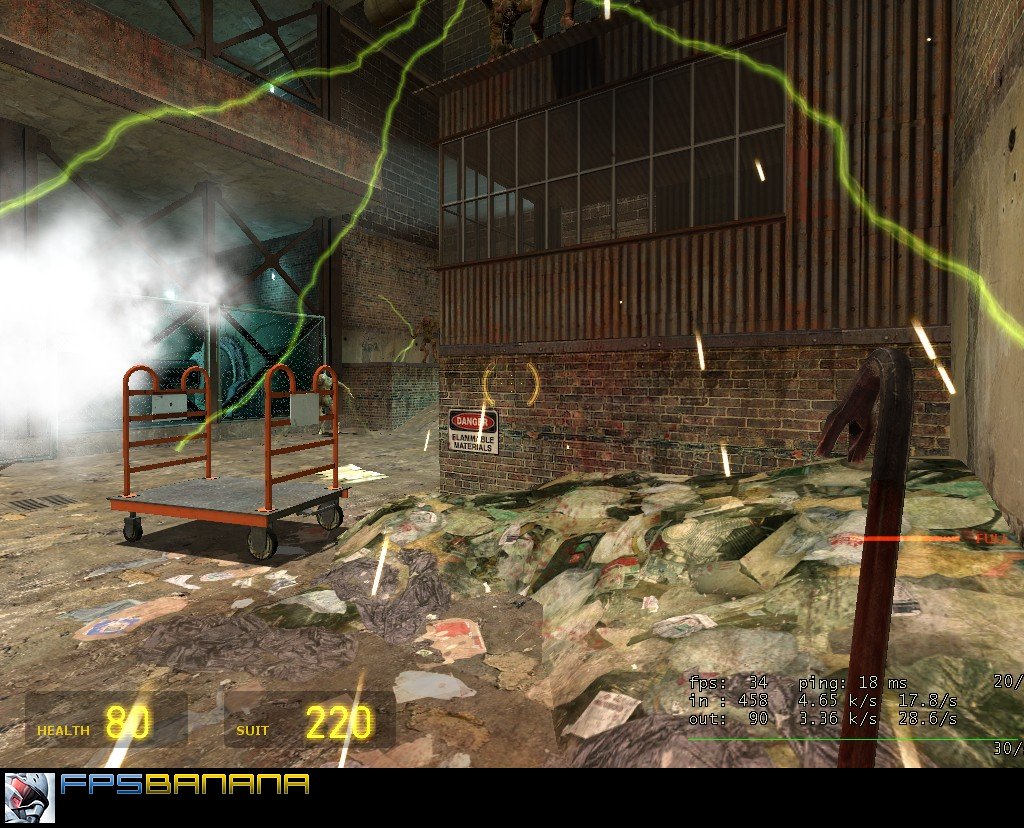
Task: Click the FPSBanana mascot icon
Action: pyautogui.click(x=29, y=797)
